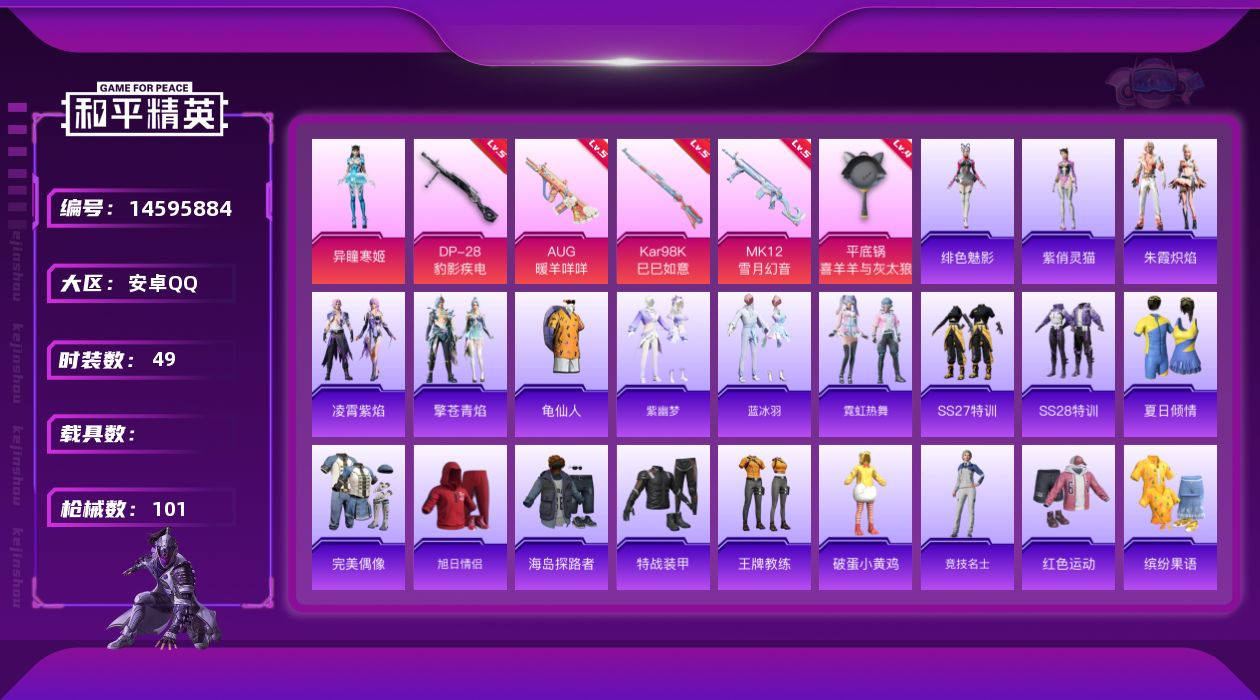Choose the 凌霄紫焰 outfit card
The image size is (1260, 700).
(358, 364)
